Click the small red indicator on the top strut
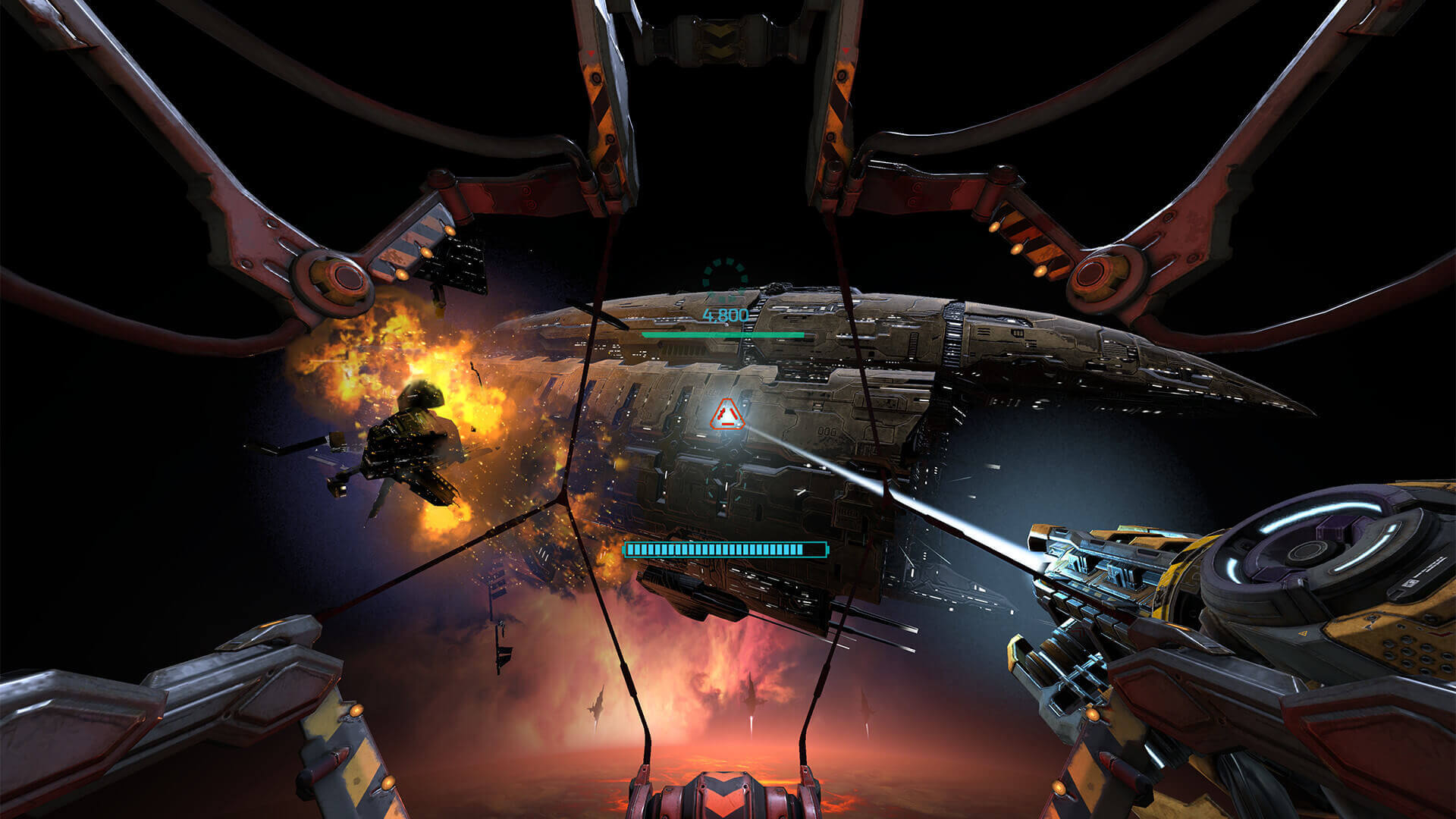This screenshot has width=1456, height=819. 590,52
